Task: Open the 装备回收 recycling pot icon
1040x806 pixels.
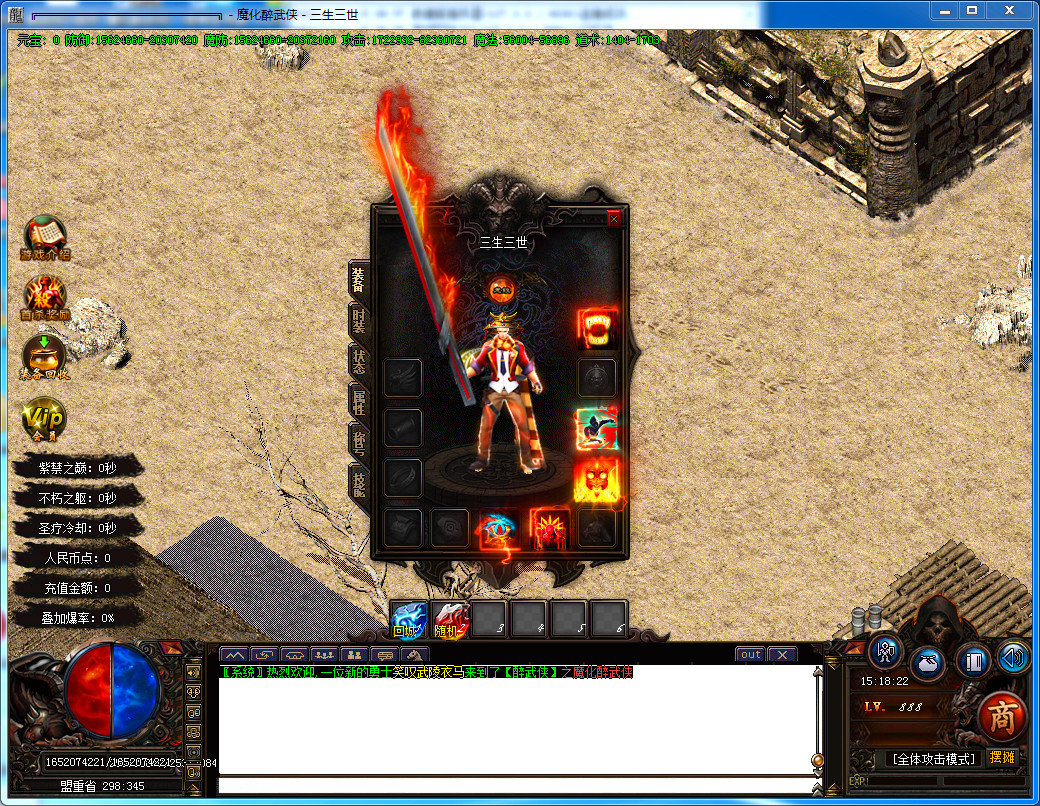Action: coord(45,356)
